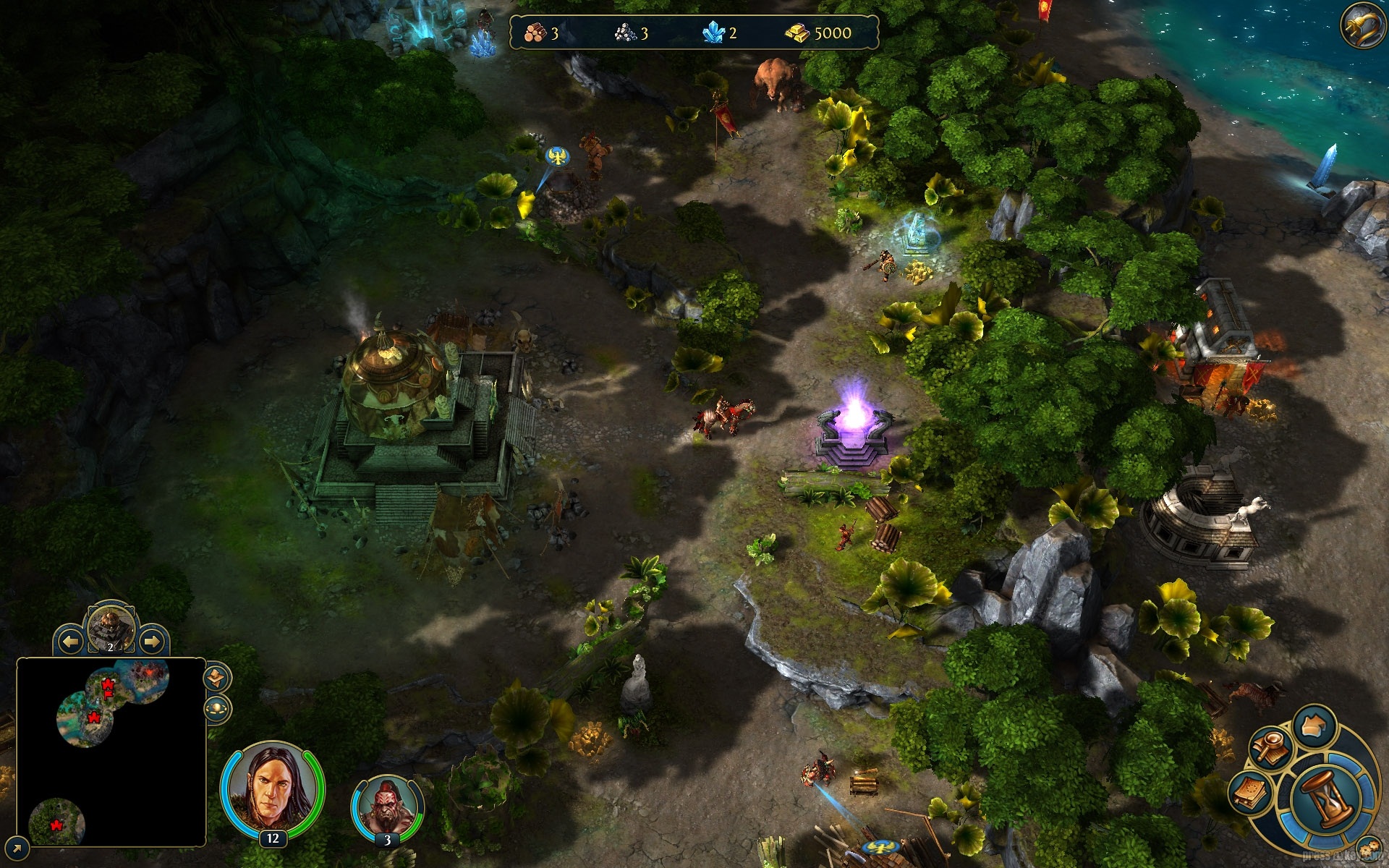End the turn with the hourglass button
This screenshot has width=1389, height=868.
(1326, 798)
